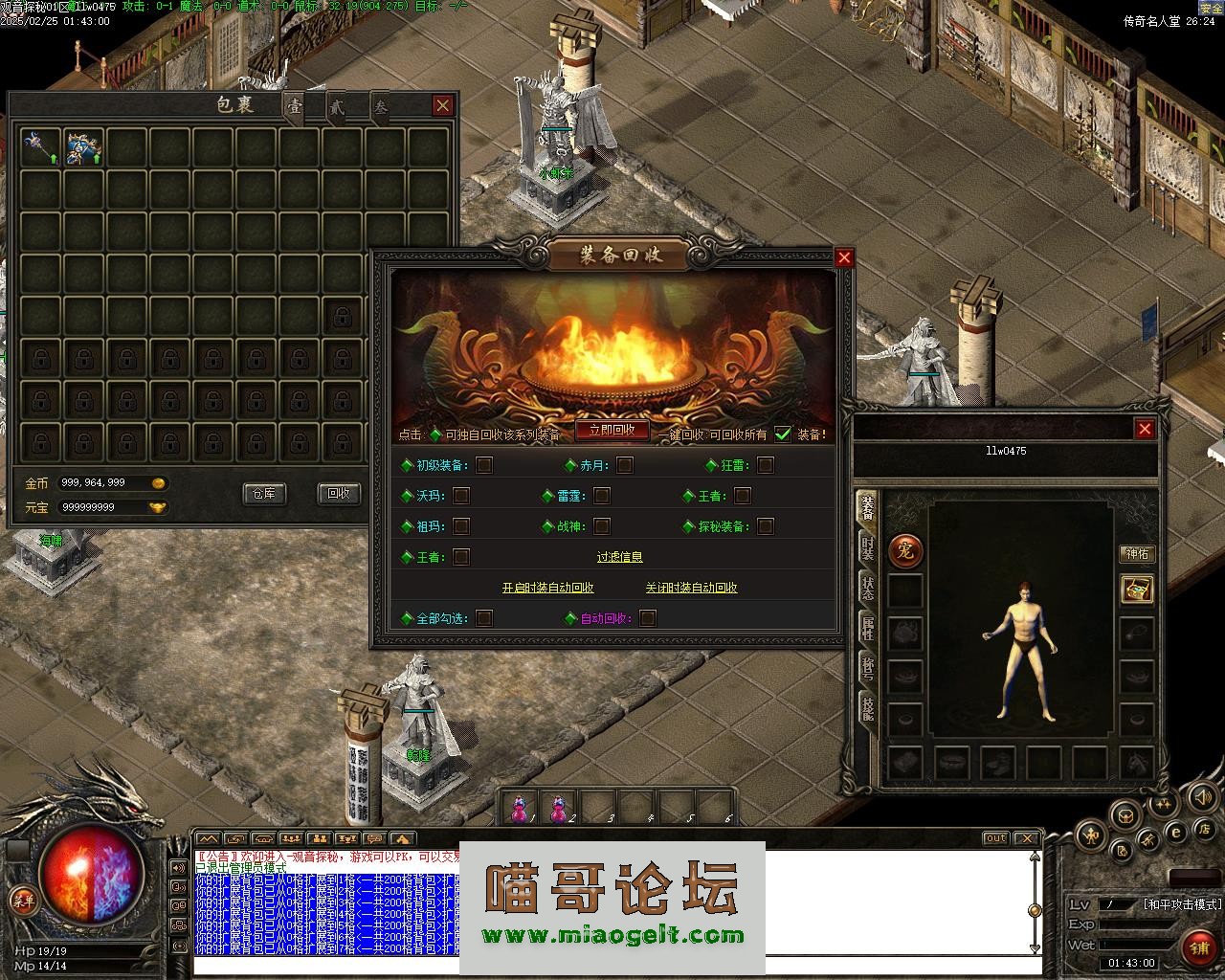Open the round 菜单 menu button
The image size is (1225, 980).
click(22, 900)
